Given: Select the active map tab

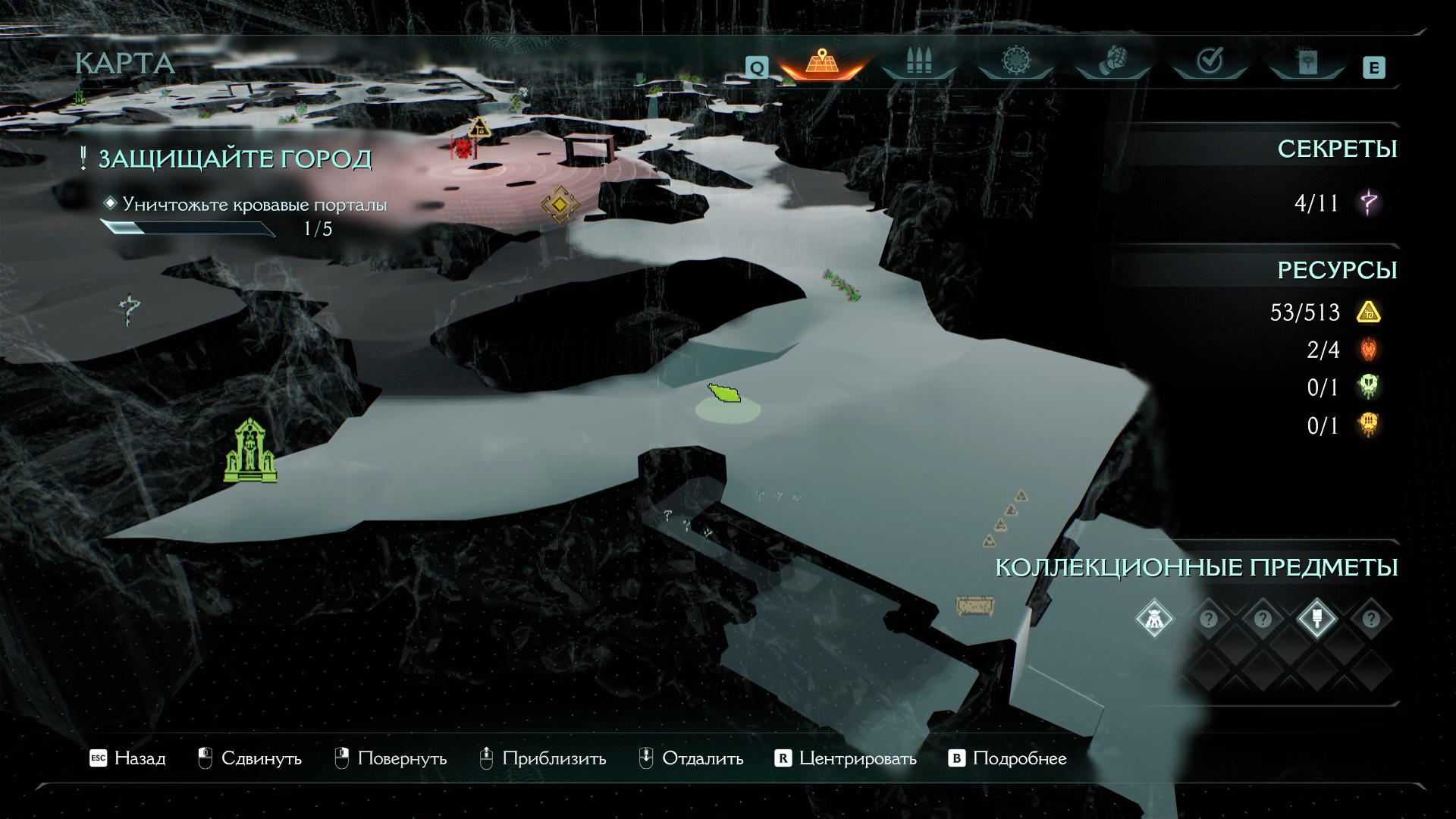Looking at the screenshot, I should tap(821, 62).
